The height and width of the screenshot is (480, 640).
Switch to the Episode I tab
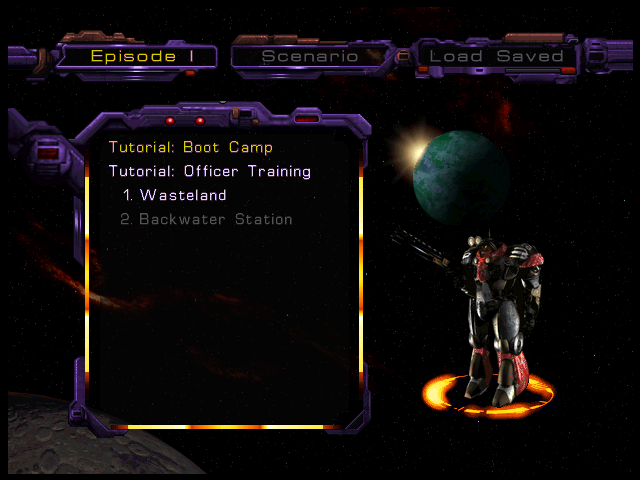point(137,56)
